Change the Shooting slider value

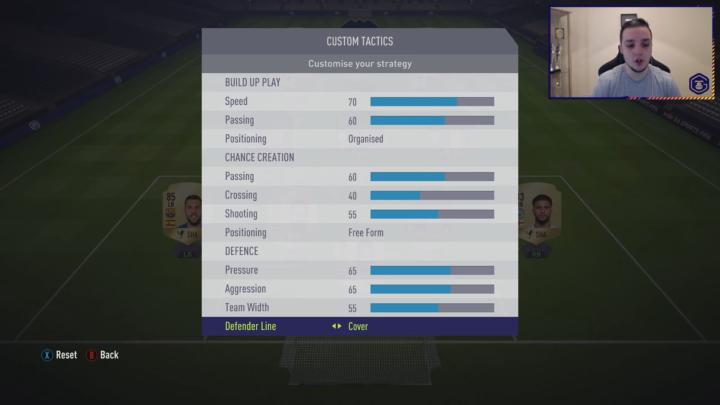coord(432,214)
